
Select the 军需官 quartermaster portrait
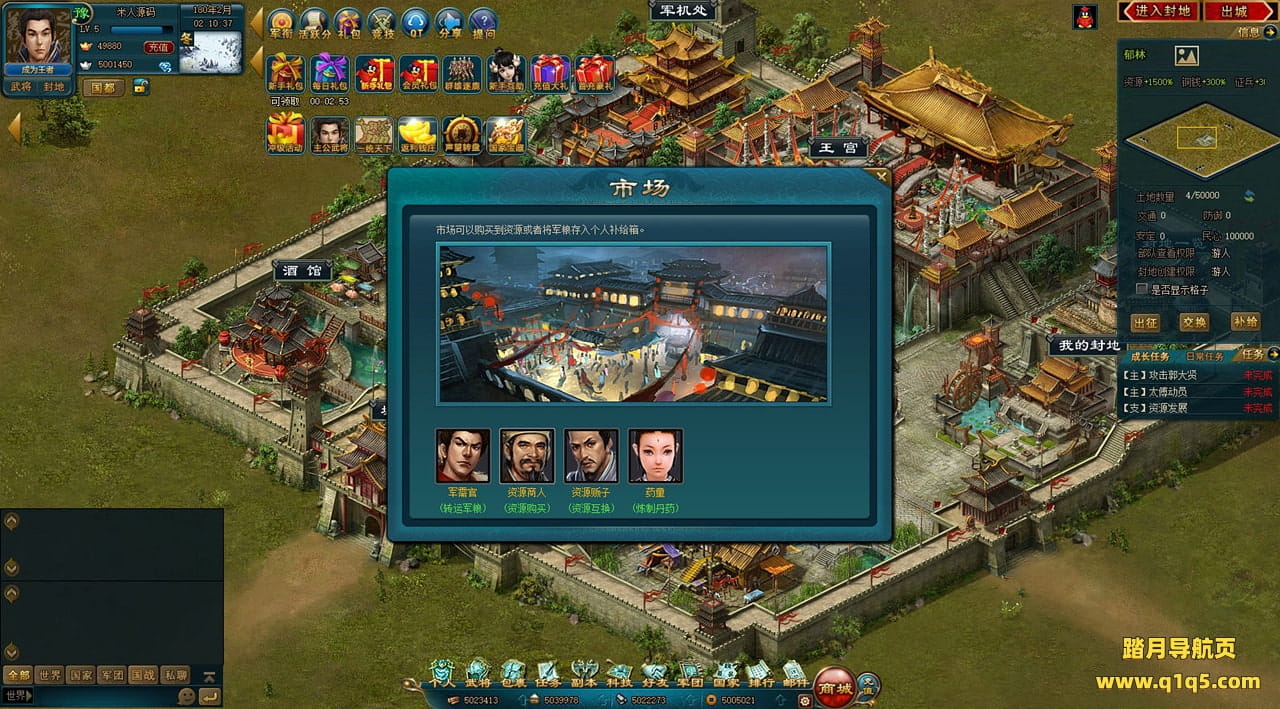point(463,456)
